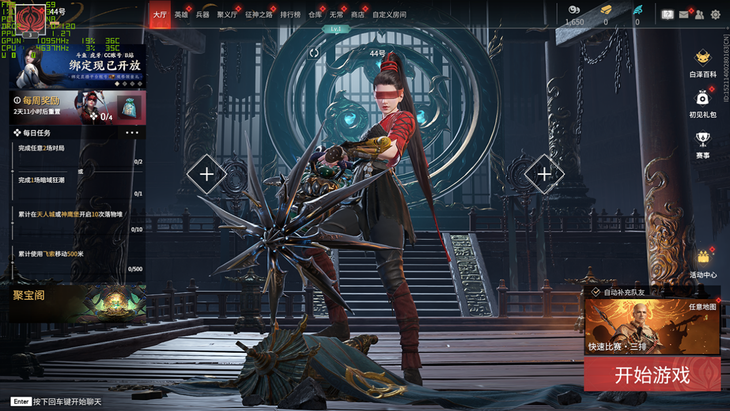View the 排行榜 leaderboard tab
Image resolution: width=730 pixels, height=411 pixels.
pos(290,15)
